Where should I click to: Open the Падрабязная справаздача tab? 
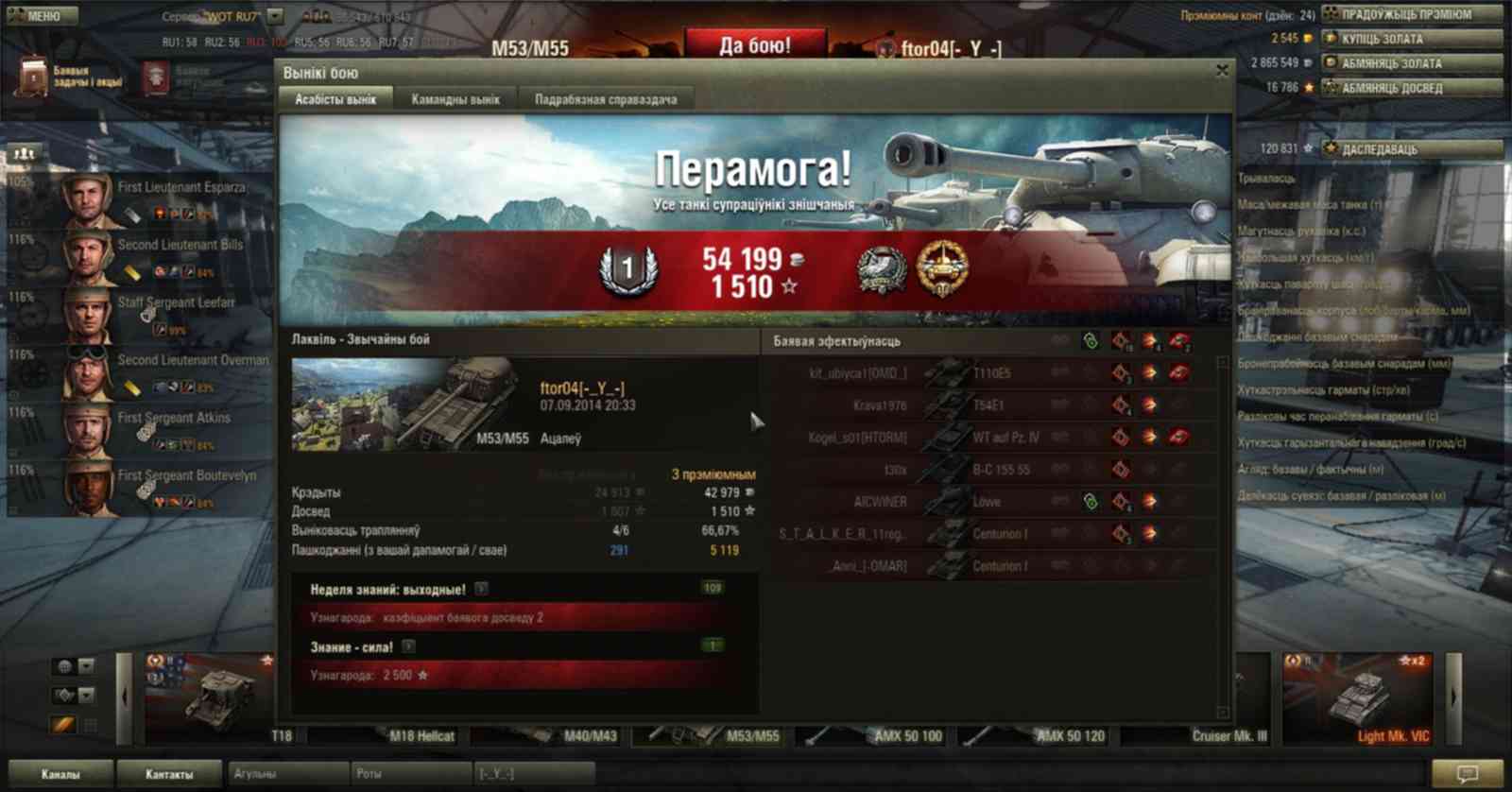coord(606,99)
